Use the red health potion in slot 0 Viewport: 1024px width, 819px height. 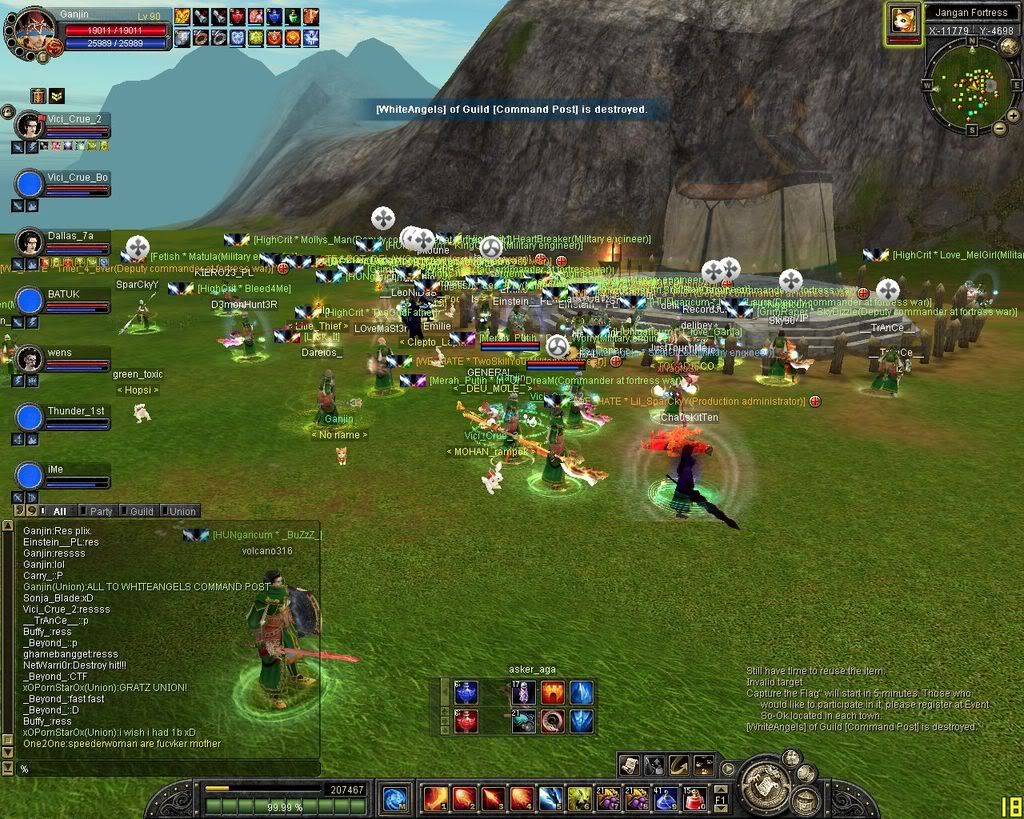(694, 798)
